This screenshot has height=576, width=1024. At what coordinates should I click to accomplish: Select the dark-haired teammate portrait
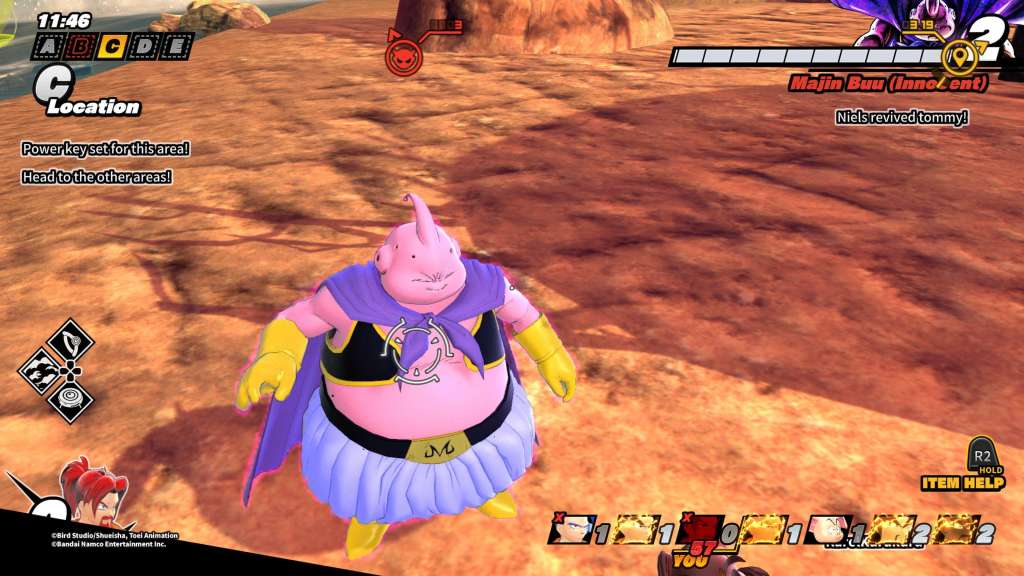[573, 530]
